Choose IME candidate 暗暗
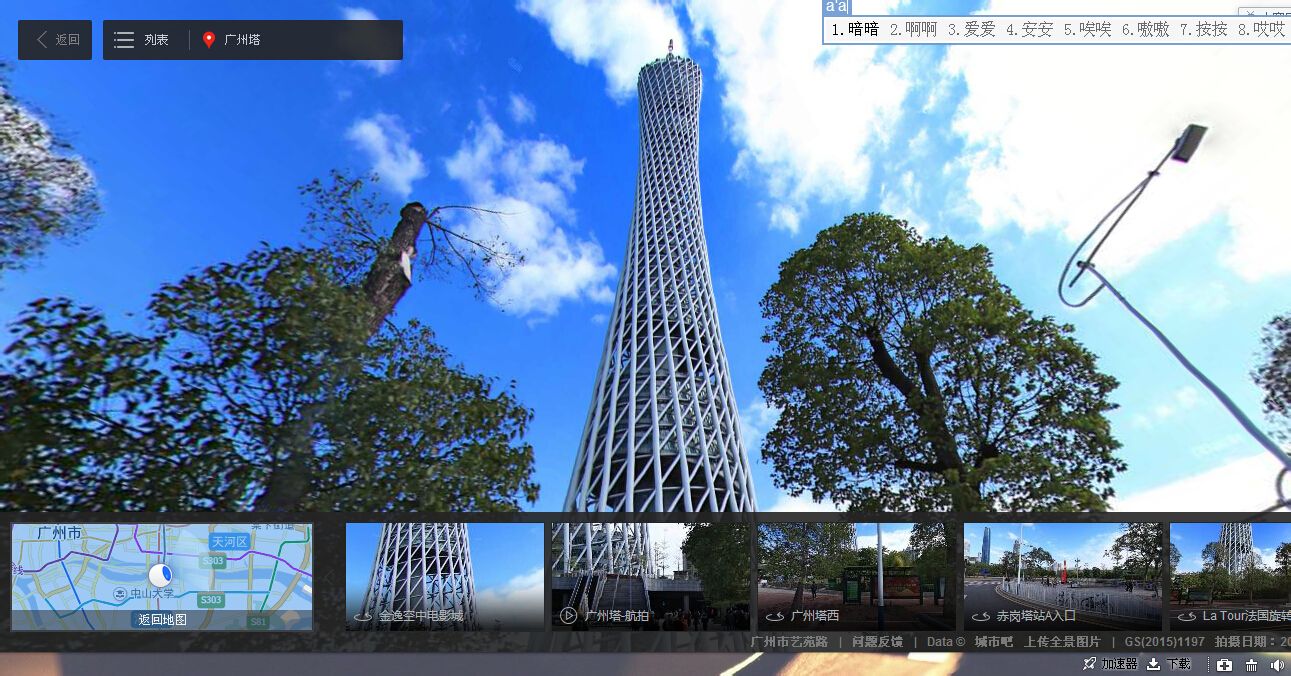1291x676 pixels. click(856, 30)
